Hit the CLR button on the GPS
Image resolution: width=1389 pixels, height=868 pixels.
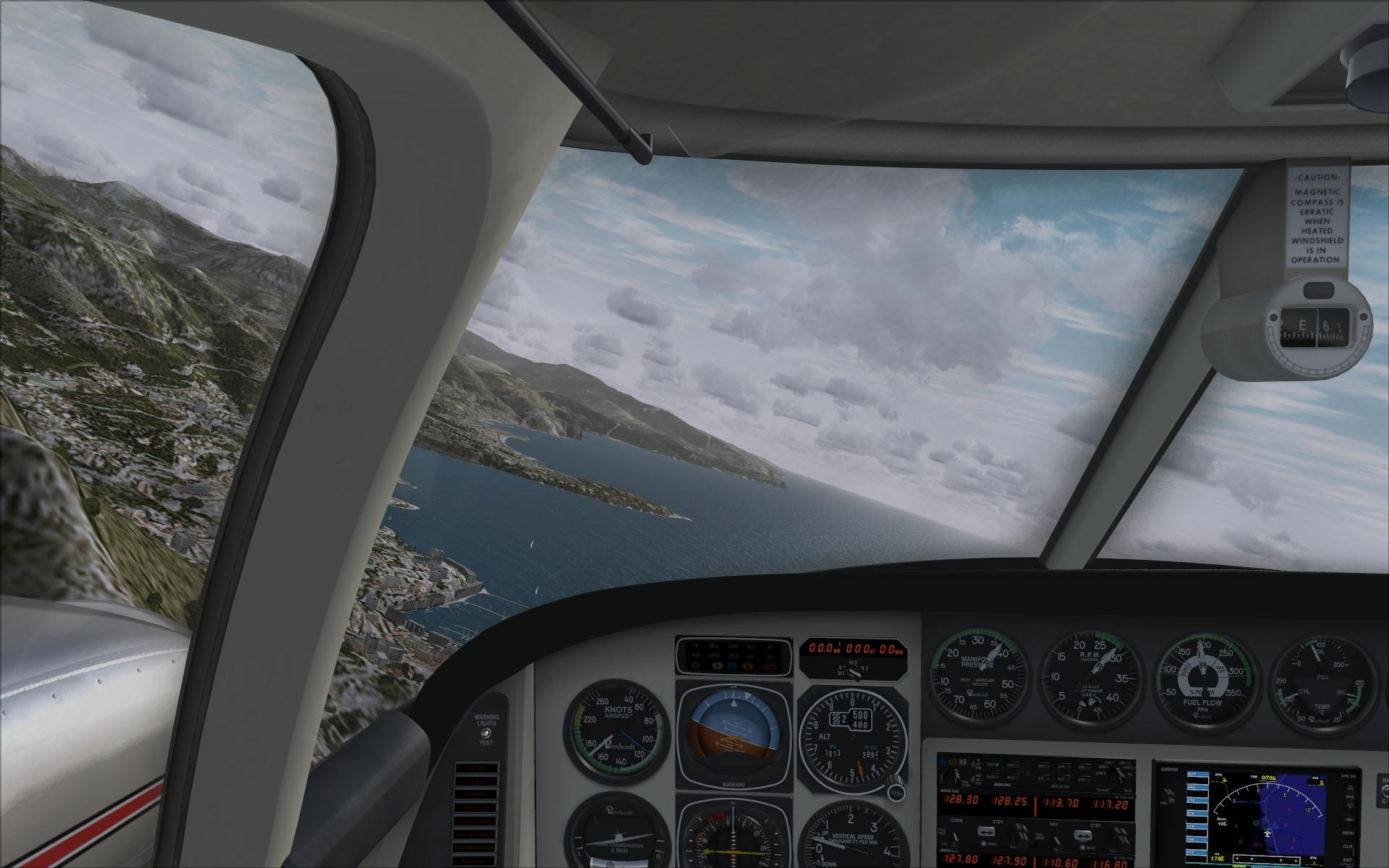coord(1348,846)
